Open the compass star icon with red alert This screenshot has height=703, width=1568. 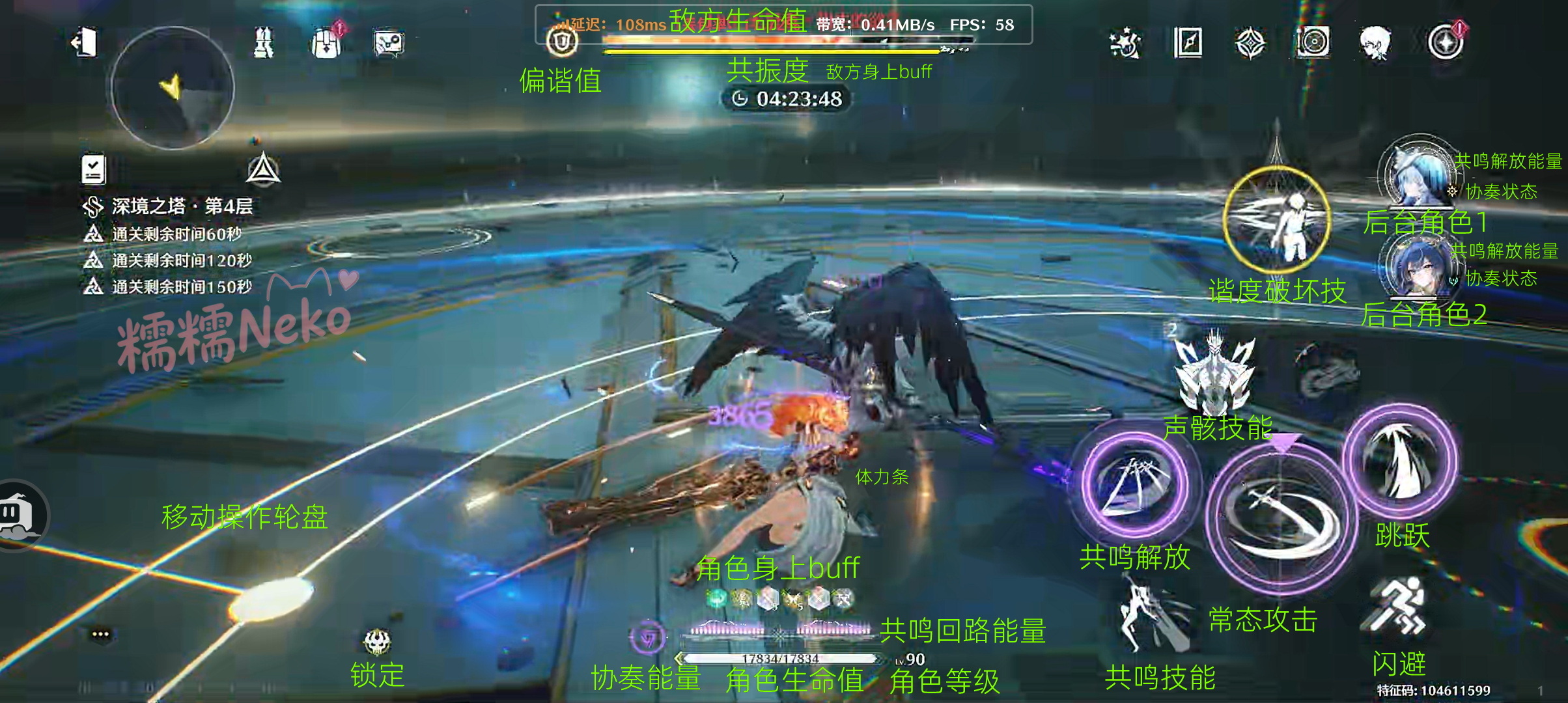tap(1445, 44)
